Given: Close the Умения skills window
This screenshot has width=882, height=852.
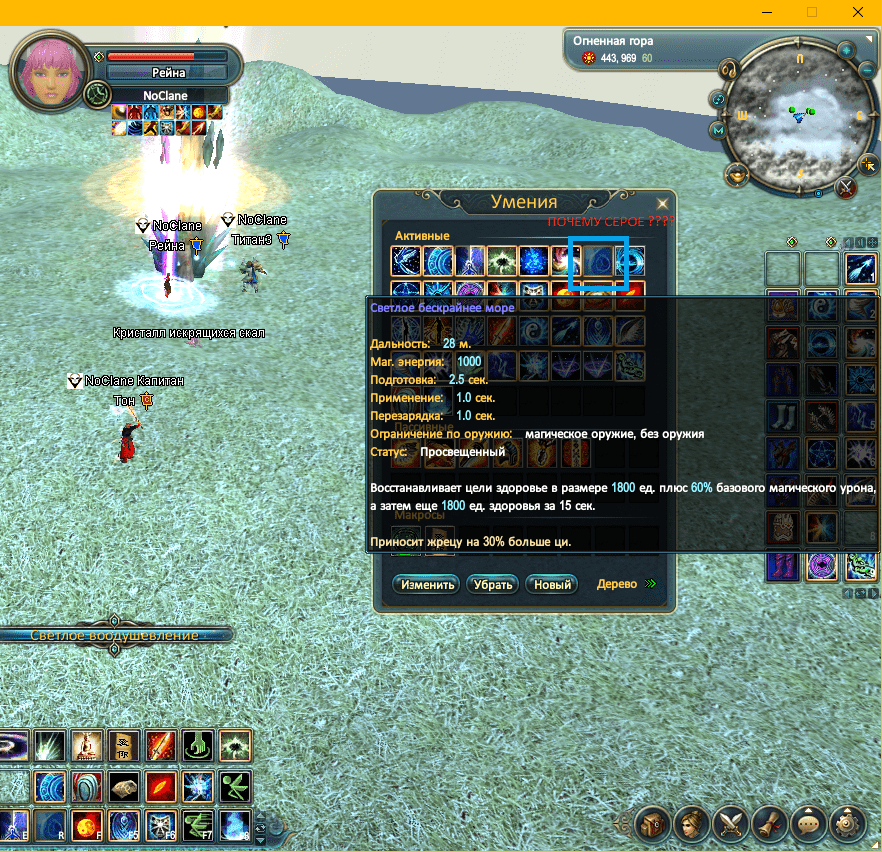Looking at the screenshot, I should (x=661, y=202).
